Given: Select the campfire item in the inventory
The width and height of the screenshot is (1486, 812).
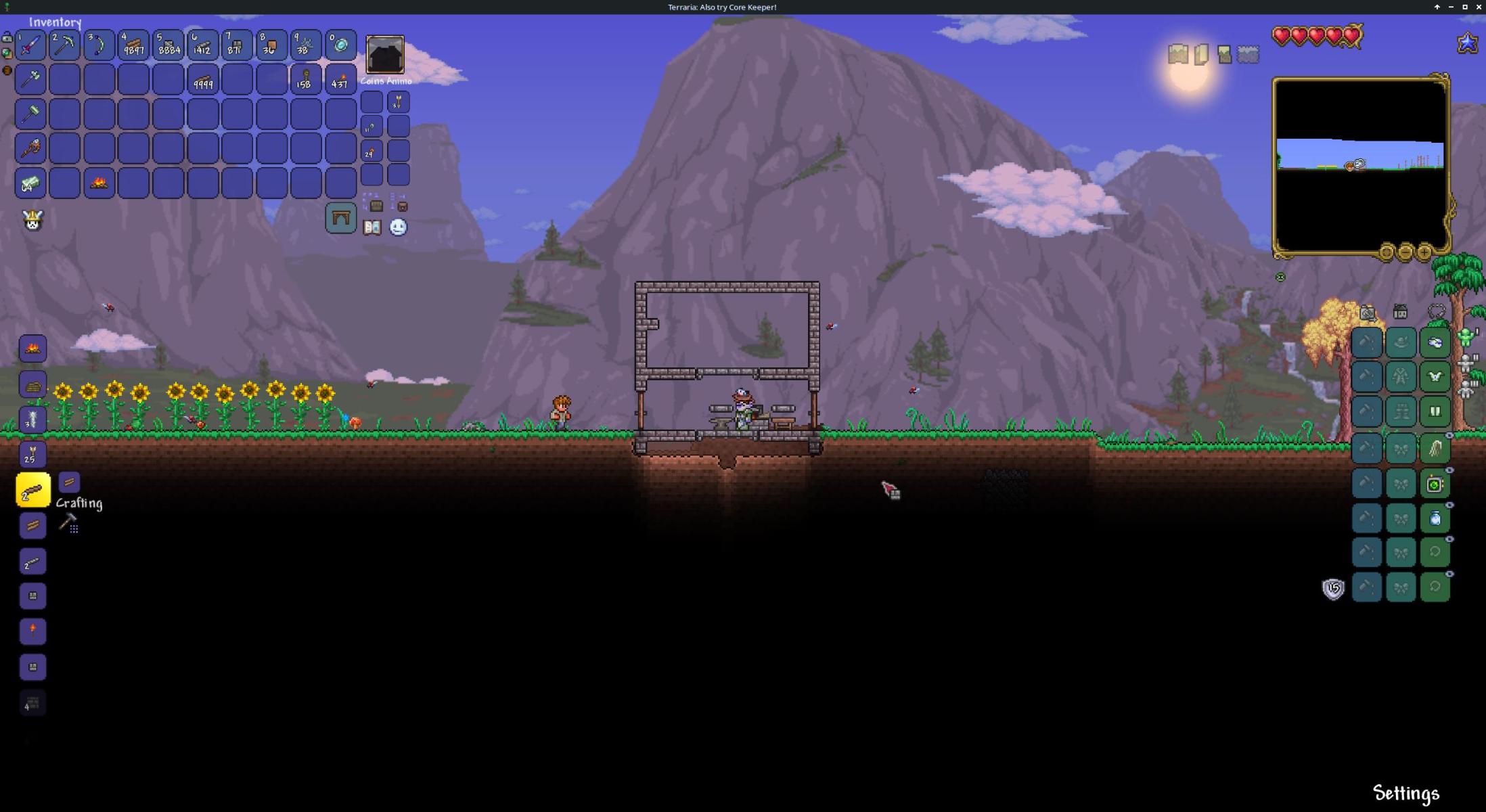Looking at the screenshot, I should tap(99, 183).
